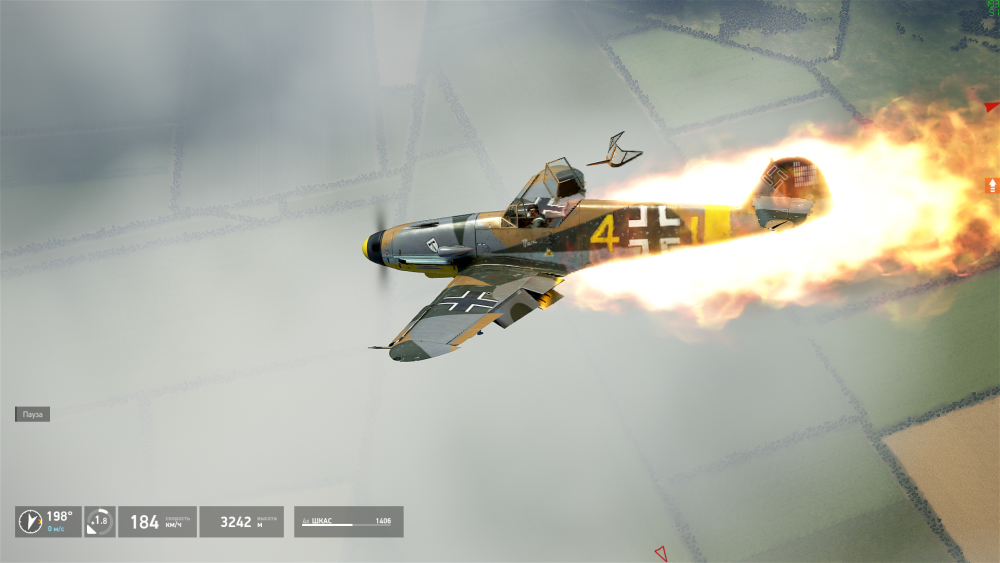Click the solid red triangle target marker

click(991, 107)
